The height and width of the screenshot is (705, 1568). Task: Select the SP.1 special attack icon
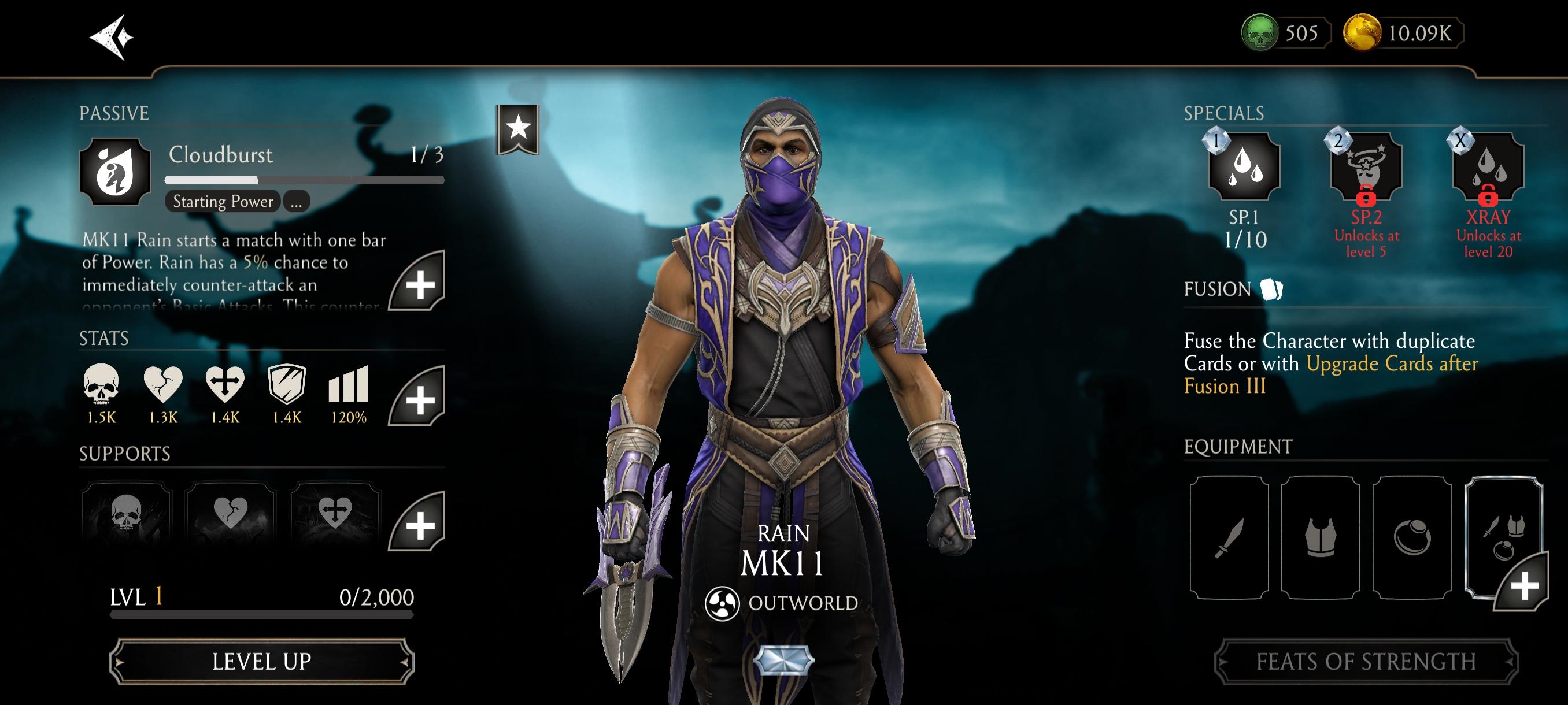(x=1244, y=166)
